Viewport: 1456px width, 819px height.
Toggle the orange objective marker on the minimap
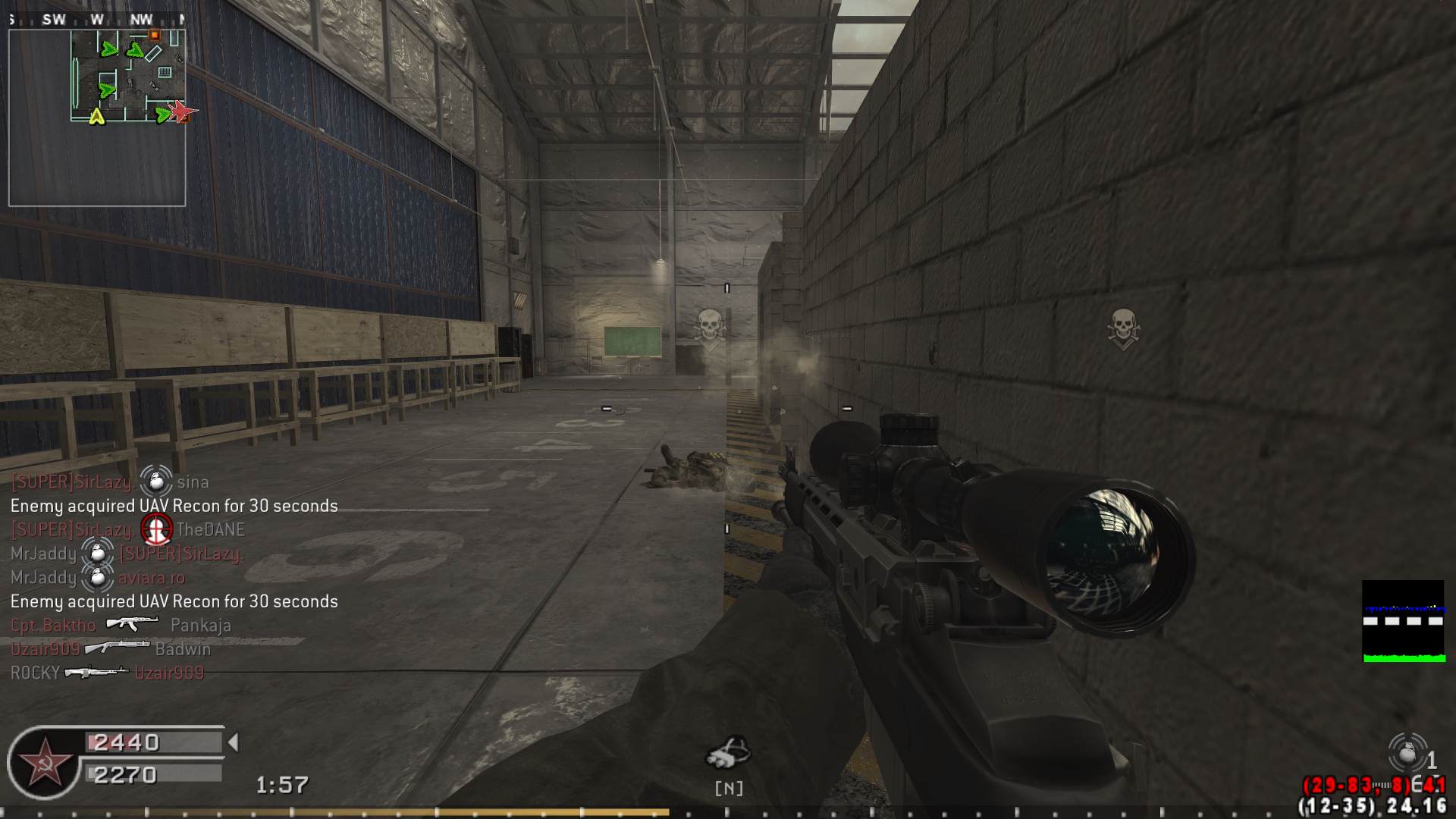pyautogui.click(x=155, y=35)
